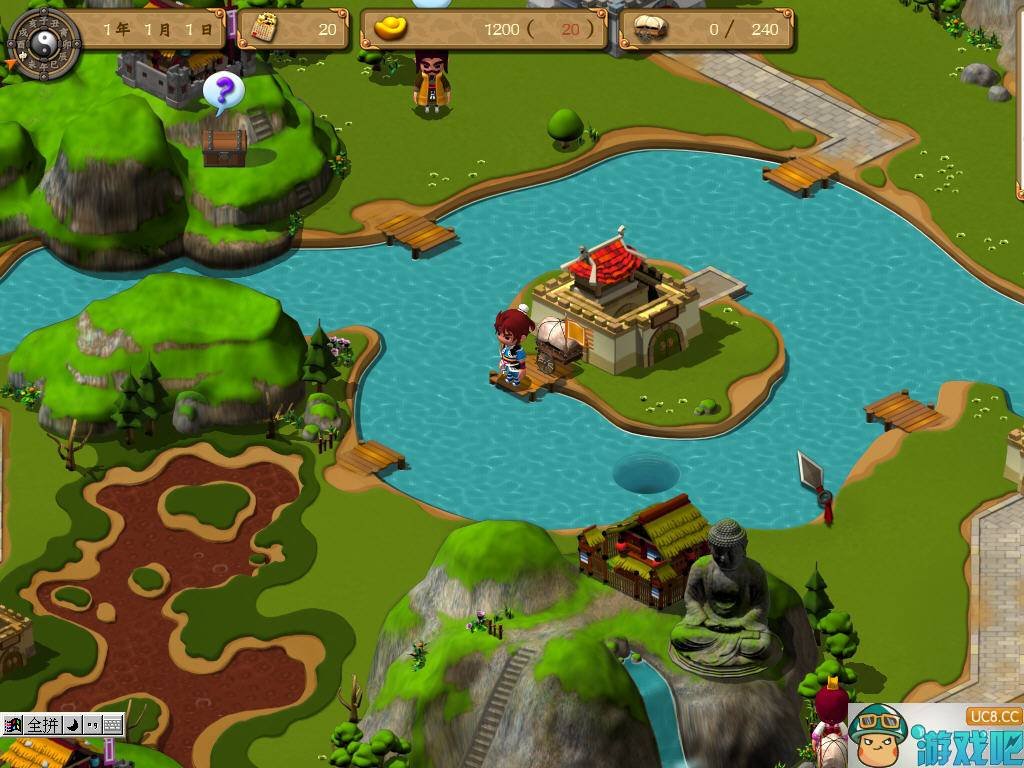Open the IME soft keyboard button
Screen dimensions: 1024x768
[112, 725]
